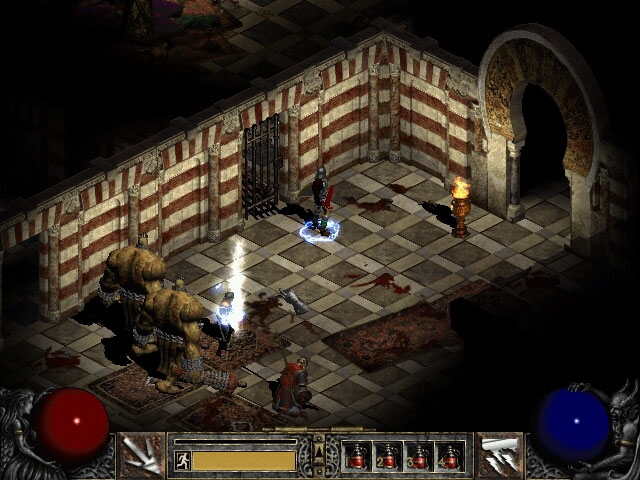The height and width of the screenshot is (480, 640).
Task: Consume the red potion in belt slot 3
Action: (x=420, y=457)
